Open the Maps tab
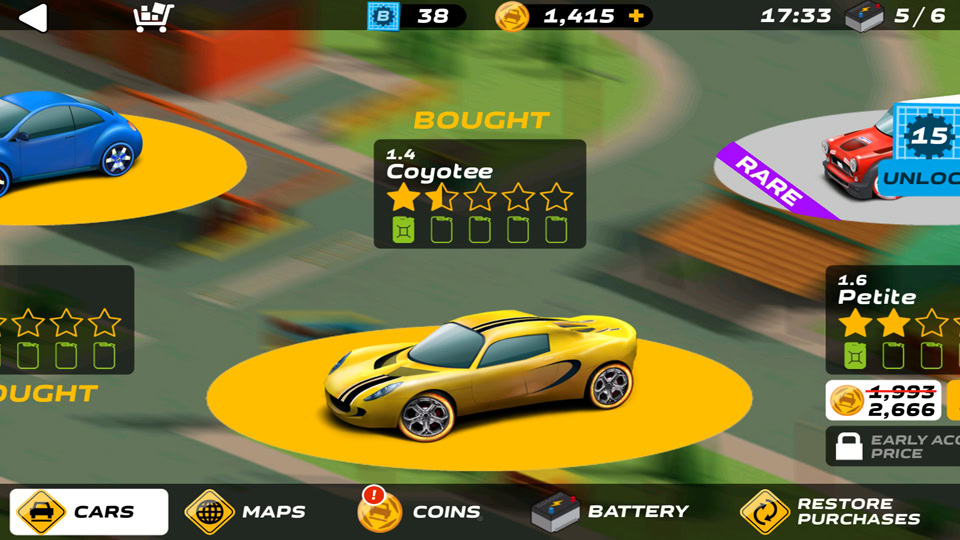 coord(246,512)
